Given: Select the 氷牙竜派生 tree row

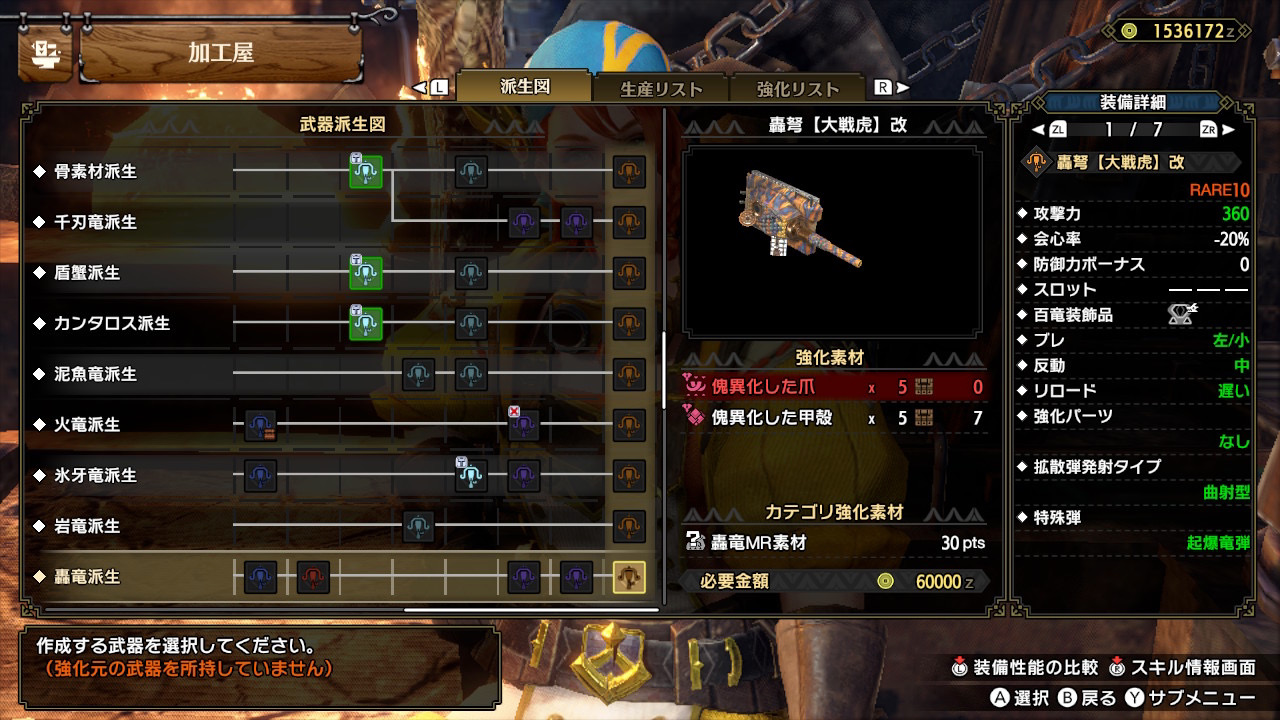Looking at the screenshot, I should (x=96, y=476).
